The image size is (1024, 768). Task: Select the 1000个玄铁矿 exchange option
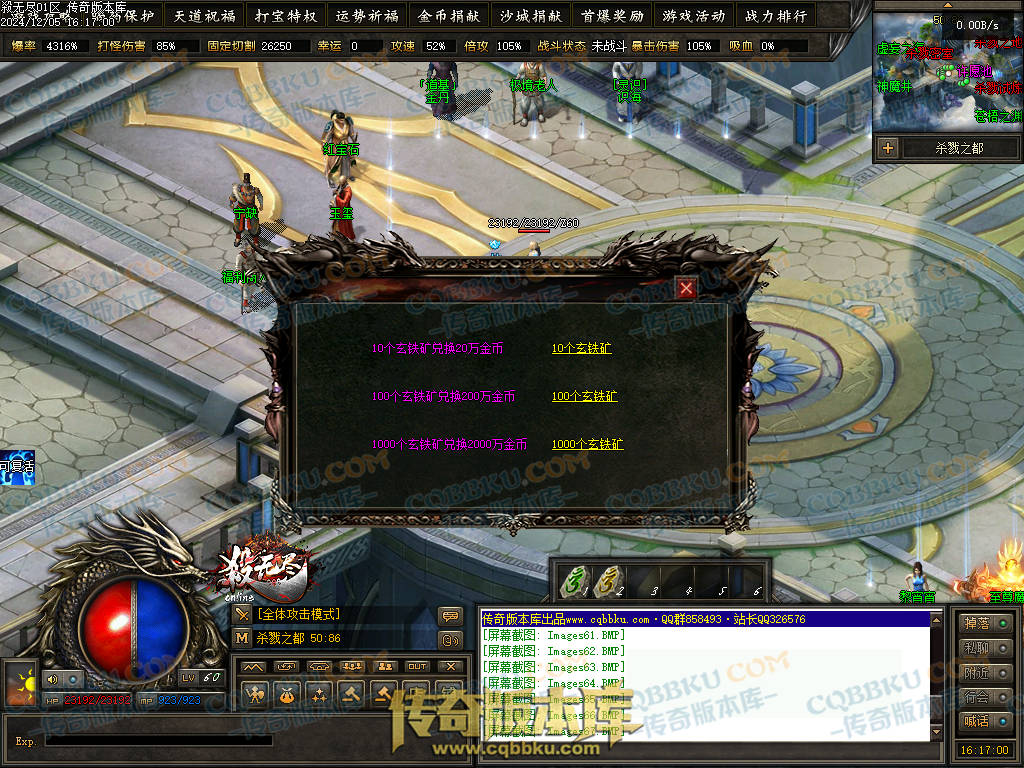tap(587, 444)
